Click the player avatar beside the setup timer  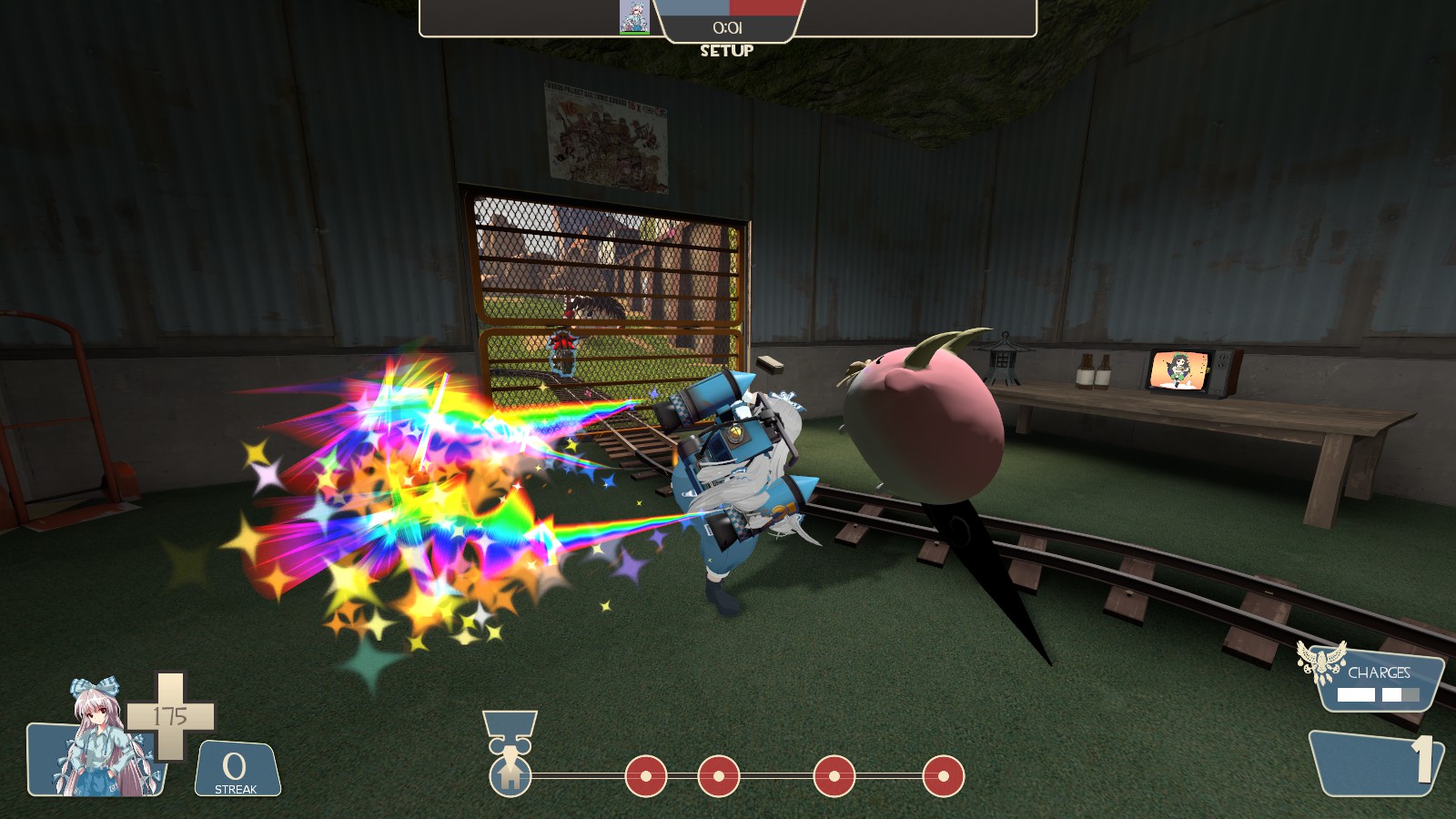pyautogui.click(x=634, y=17)
